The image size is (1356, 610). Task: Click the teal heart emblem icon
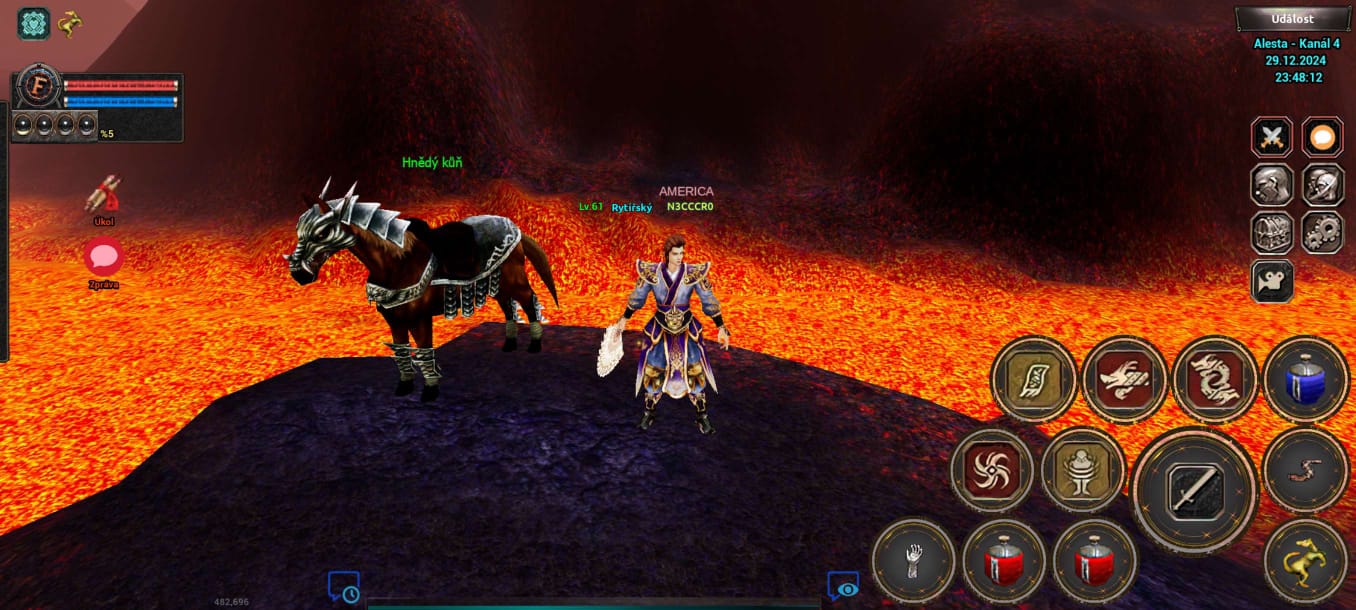[34, 23]
